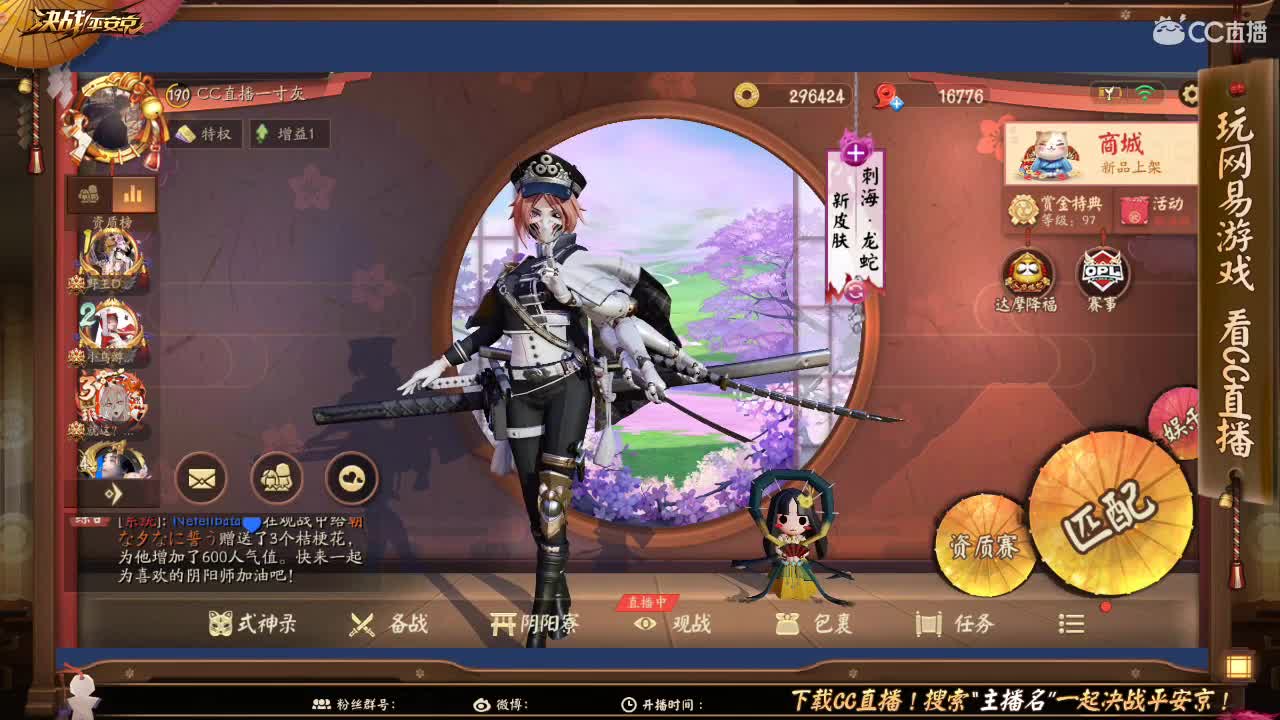Open the friends list icon

(x=276, y=478)
